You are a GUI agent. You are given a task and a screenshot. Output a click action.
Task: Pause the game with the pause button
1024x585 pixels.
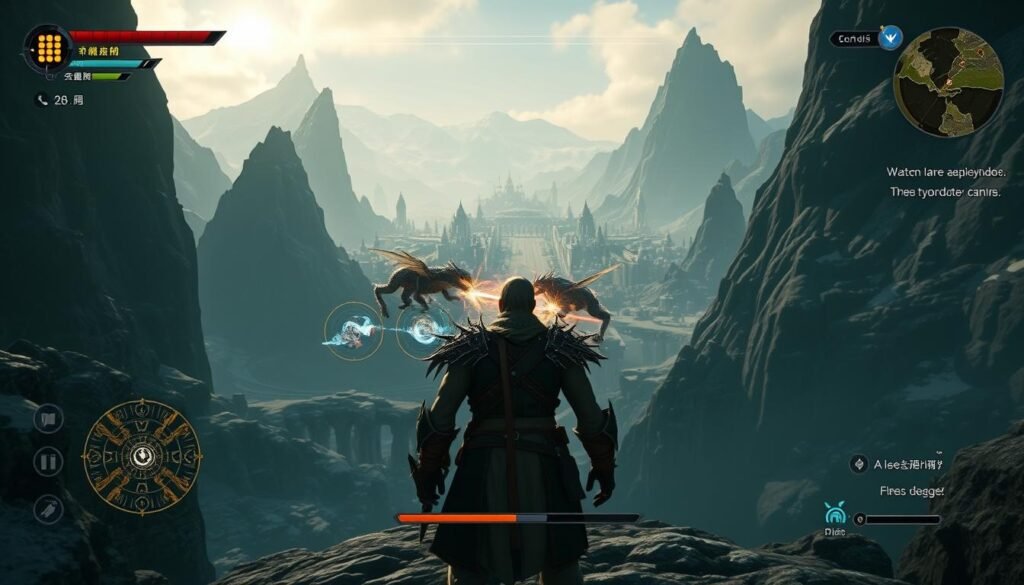tap(48, 461)
